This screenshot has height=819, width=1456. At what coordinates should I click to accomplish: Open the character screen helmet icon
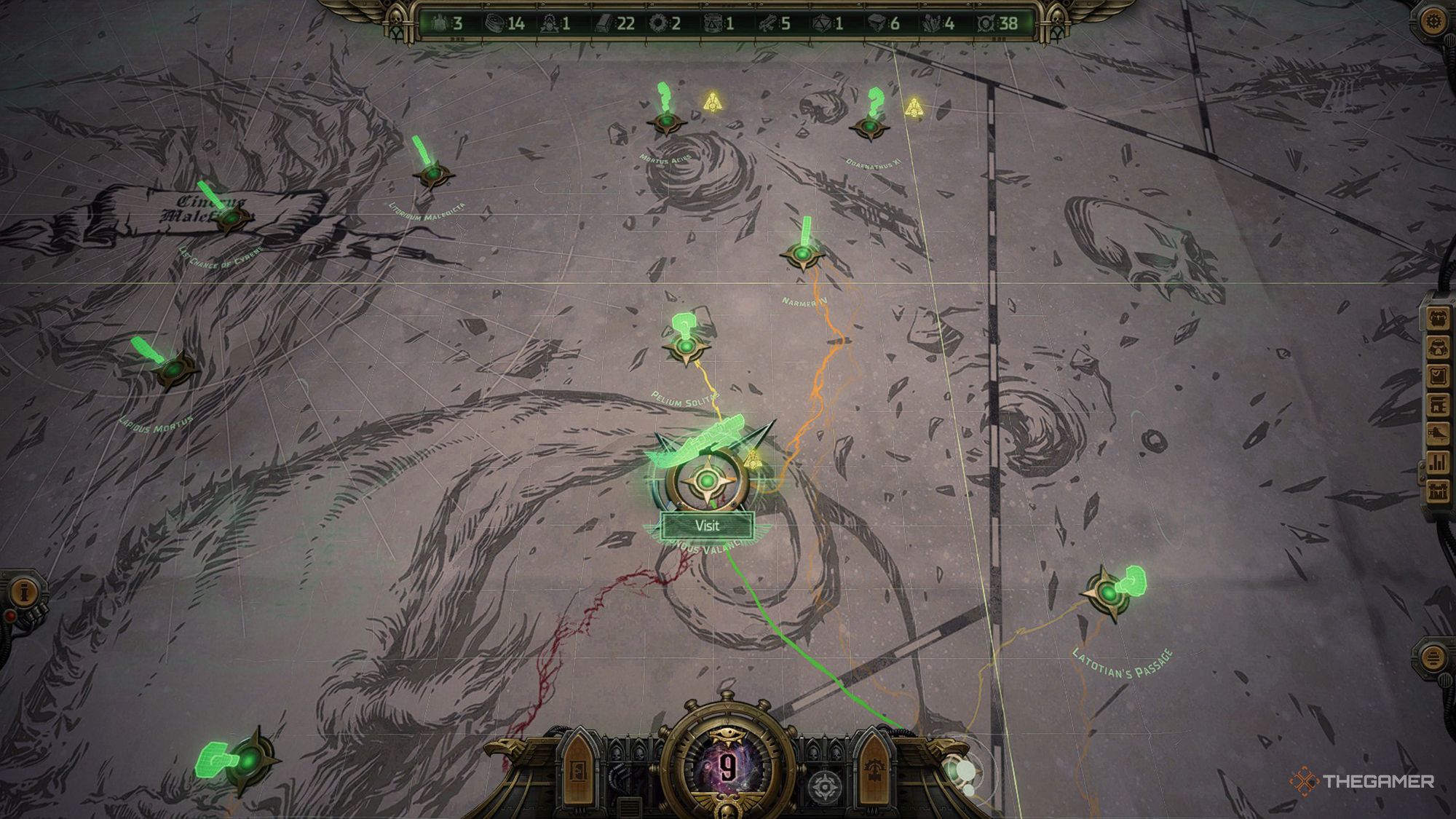pos(1439,347)
